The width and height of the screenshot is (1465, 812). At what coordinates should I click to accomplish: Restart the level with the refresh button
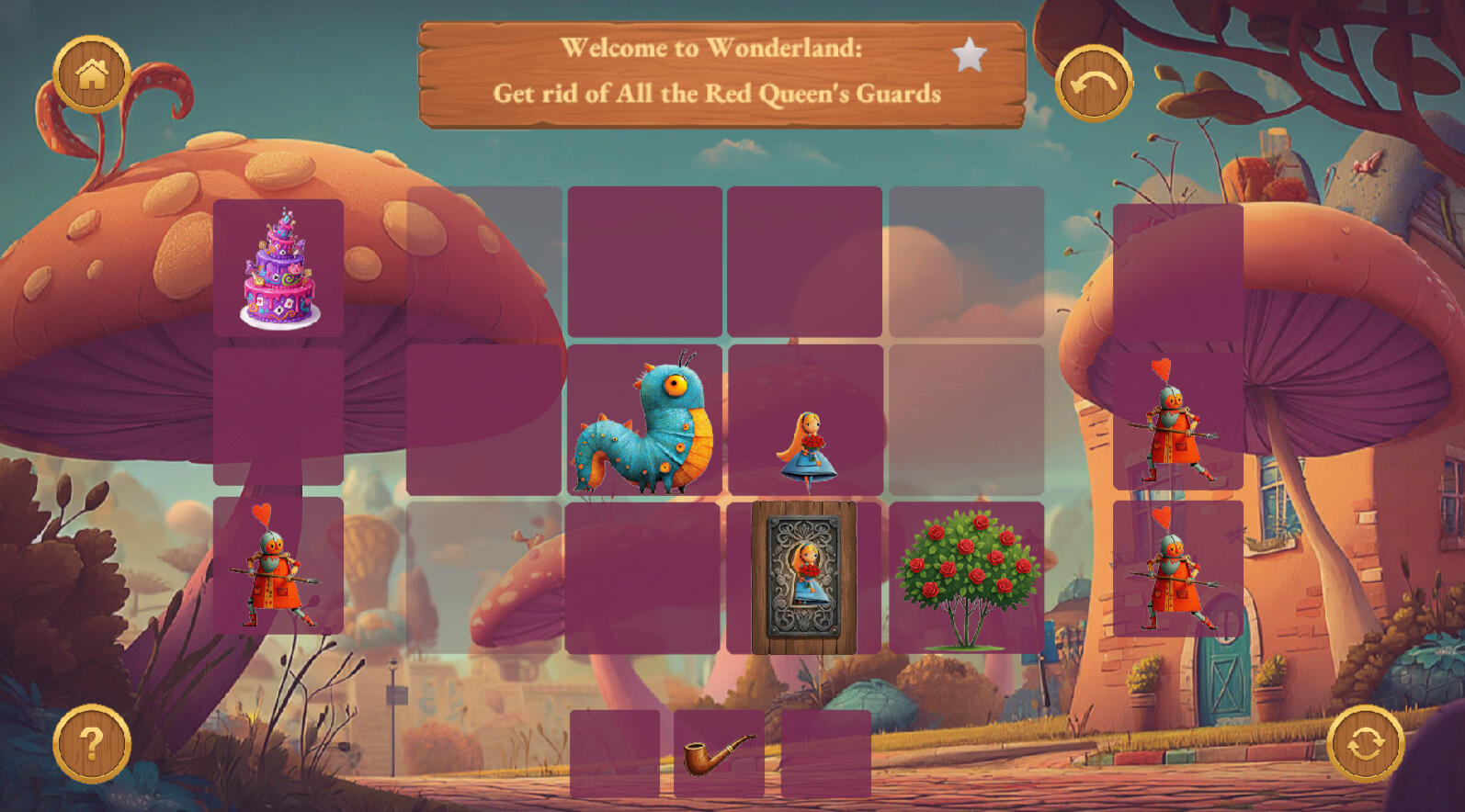(1366, 743)
